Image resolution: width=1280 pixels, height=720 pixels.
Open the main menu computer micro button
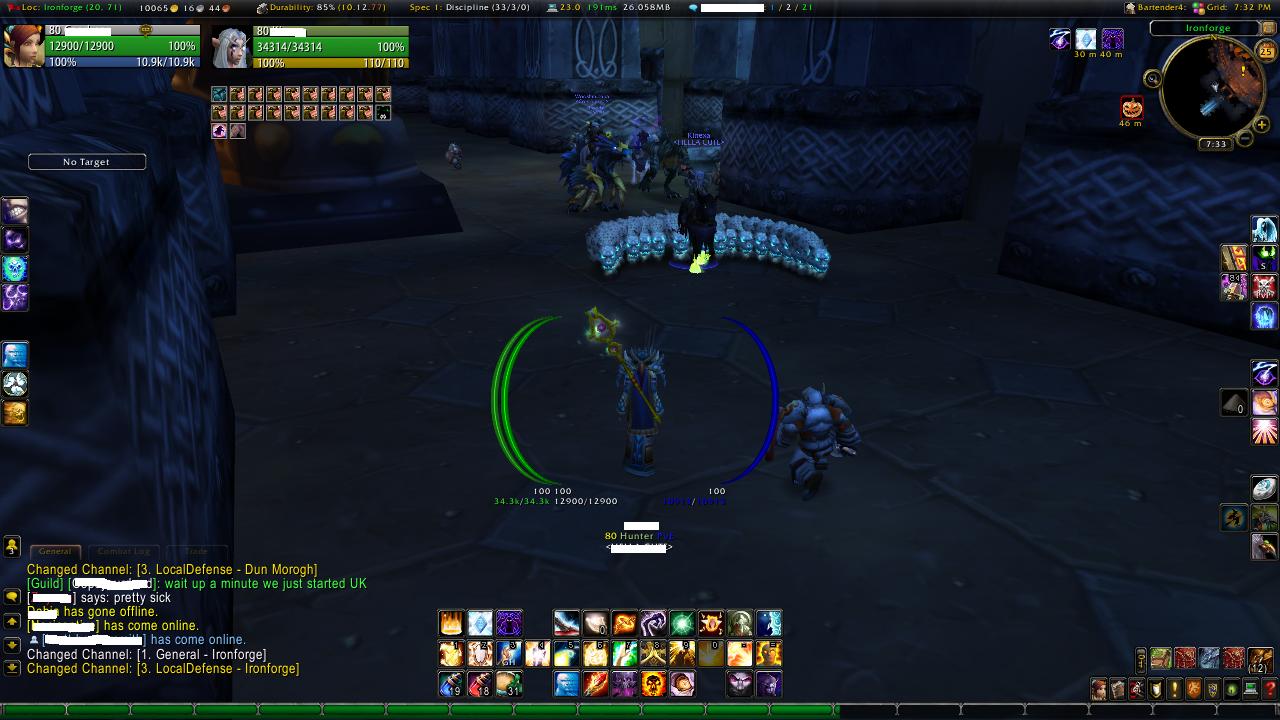(x=1251, y=690)
